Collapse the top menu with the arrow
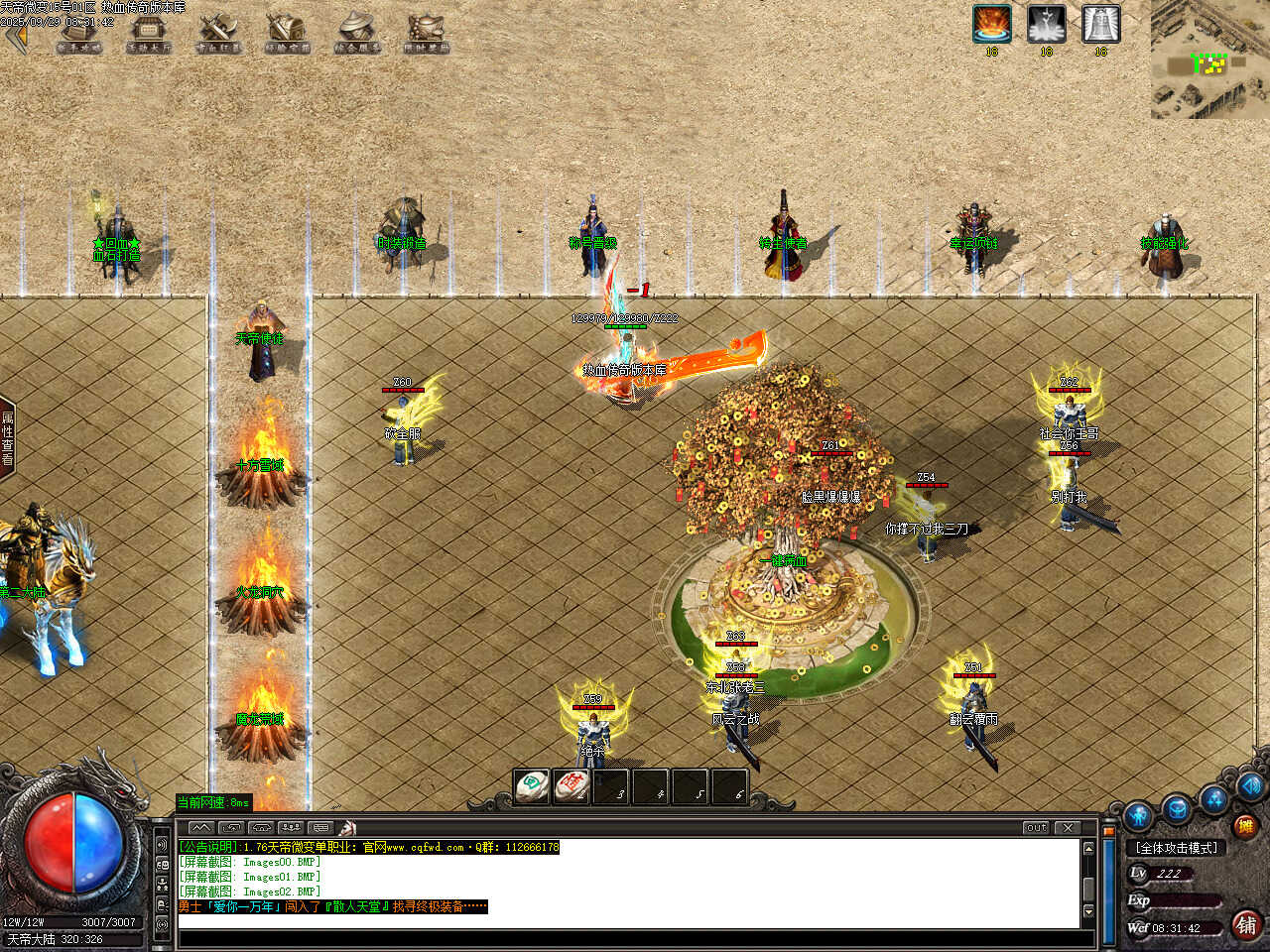The width and height of the screenshot is (1270, 952). [13, 37]
